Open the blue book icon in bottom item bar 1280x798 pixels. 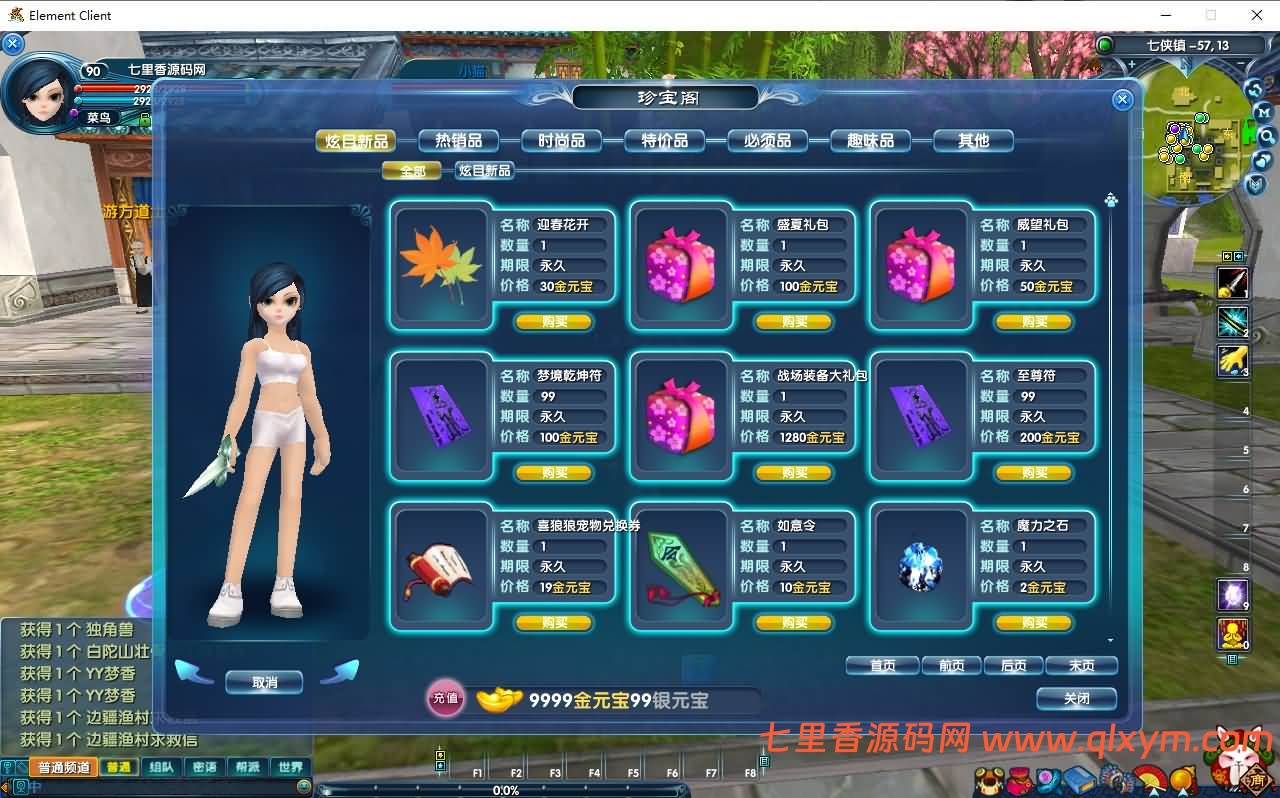pos(1079,778)
